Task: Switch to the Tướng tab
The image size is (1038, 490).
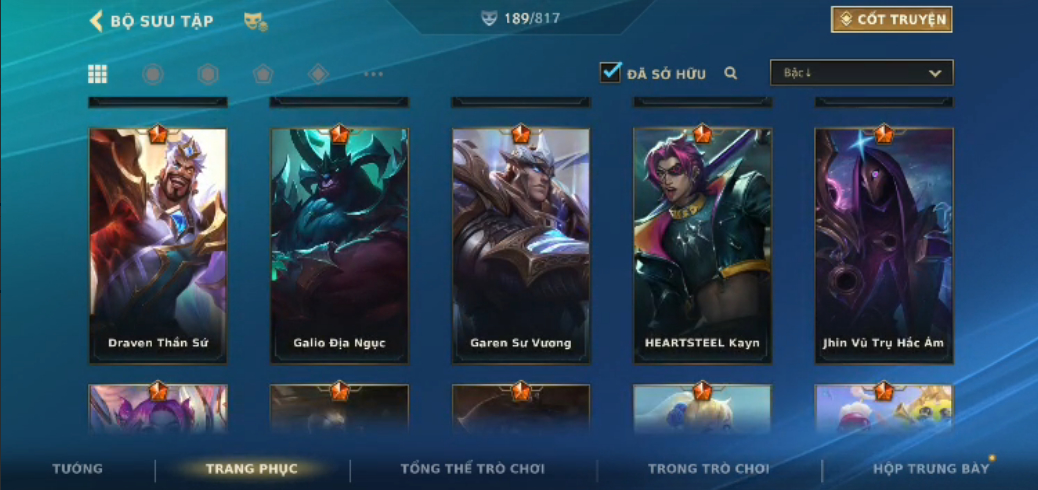Action: [x=77, y=469]
